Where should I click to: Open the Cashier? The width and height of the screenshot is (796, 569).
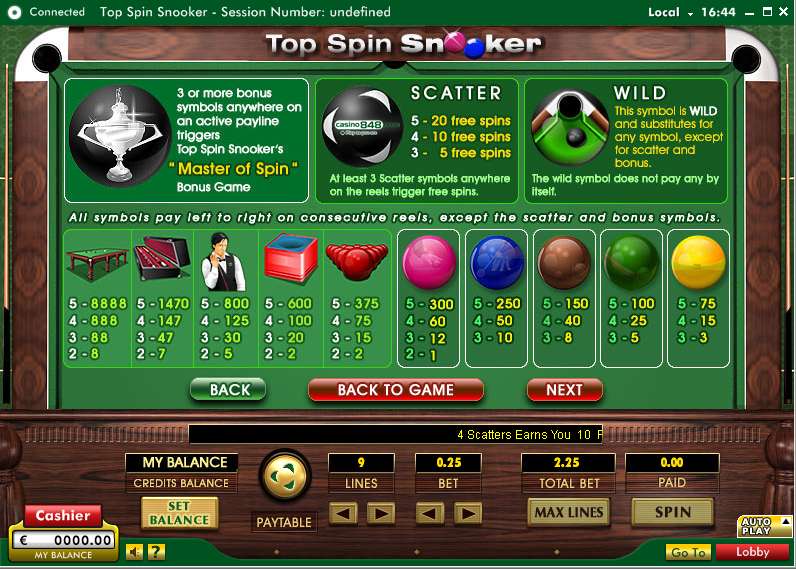pos(63,516)
